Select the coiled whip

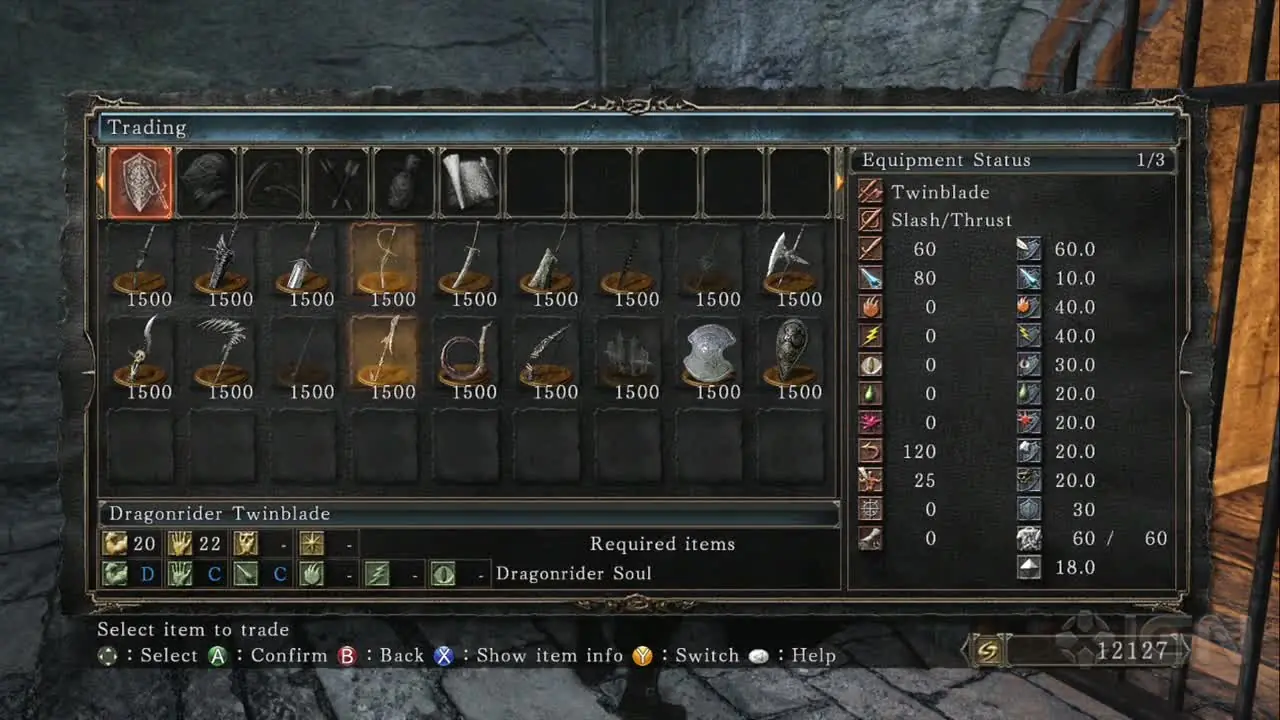click(467, 353)
